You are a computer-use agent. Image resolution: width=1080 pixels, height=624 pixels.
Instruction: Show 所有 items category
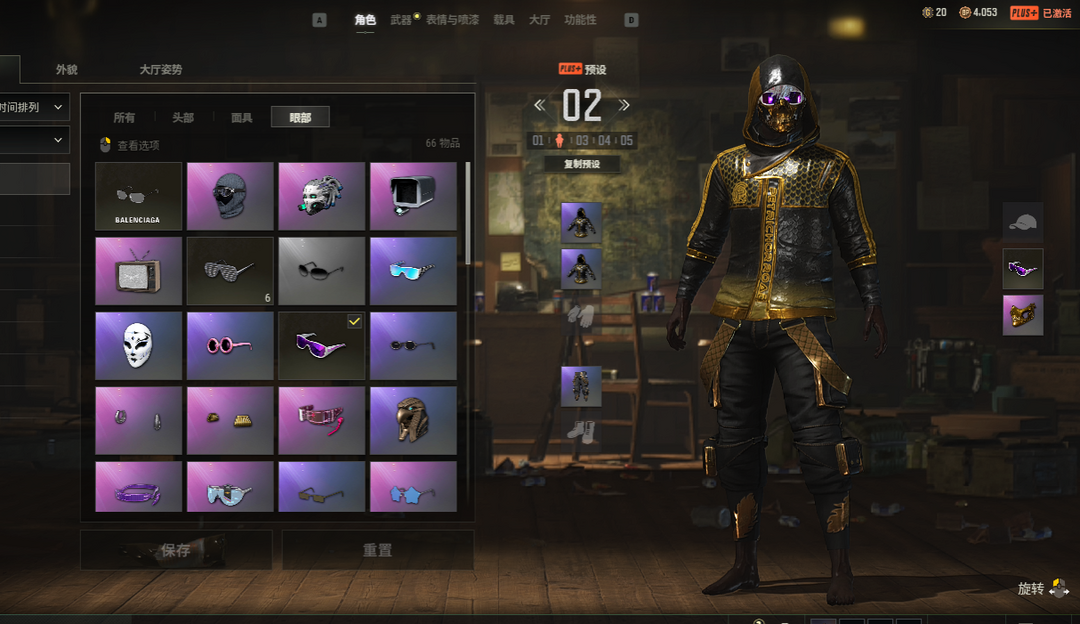(x=124, y=118)
